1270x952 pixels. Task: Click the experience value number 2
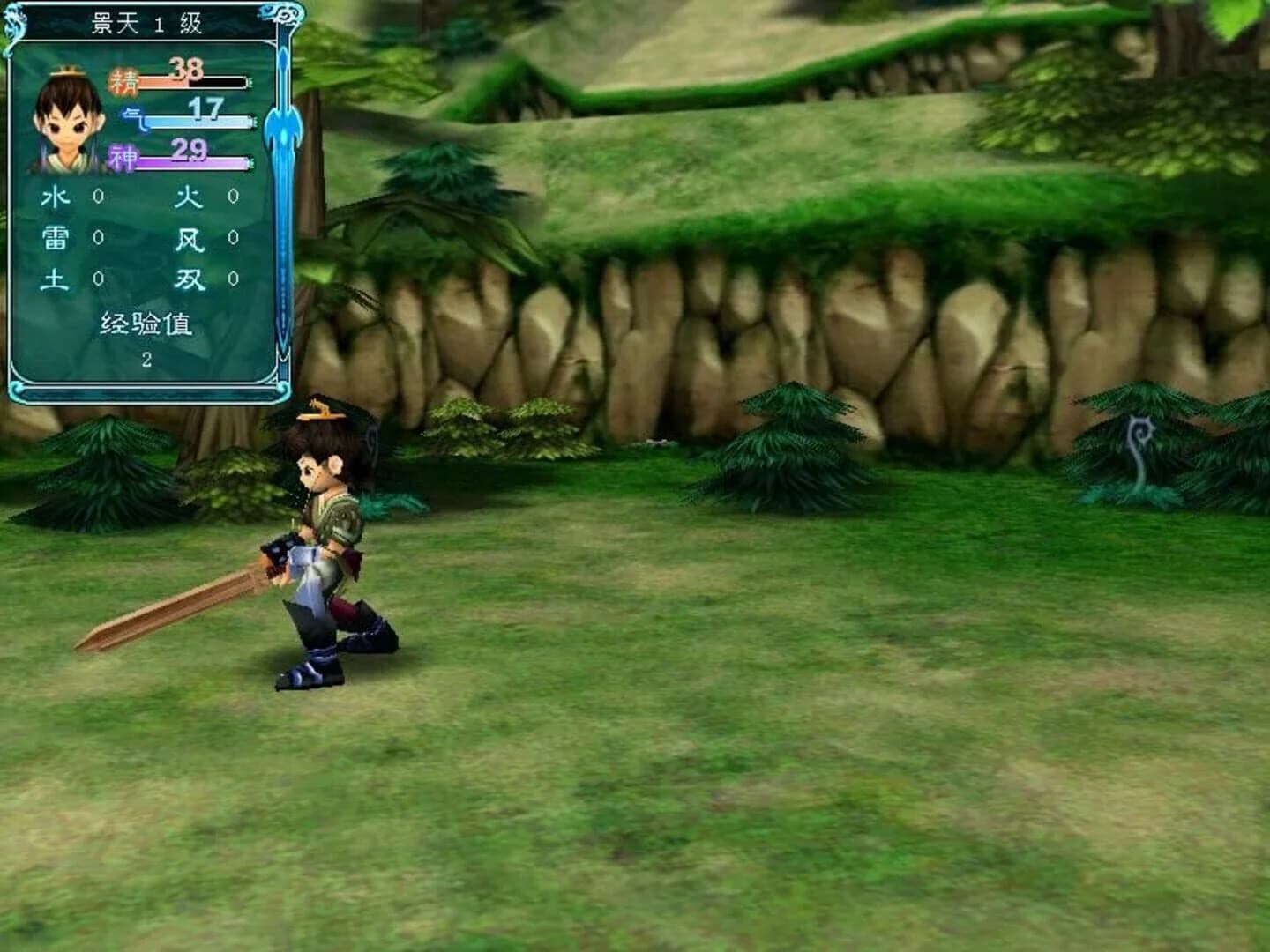click(147, 359)
